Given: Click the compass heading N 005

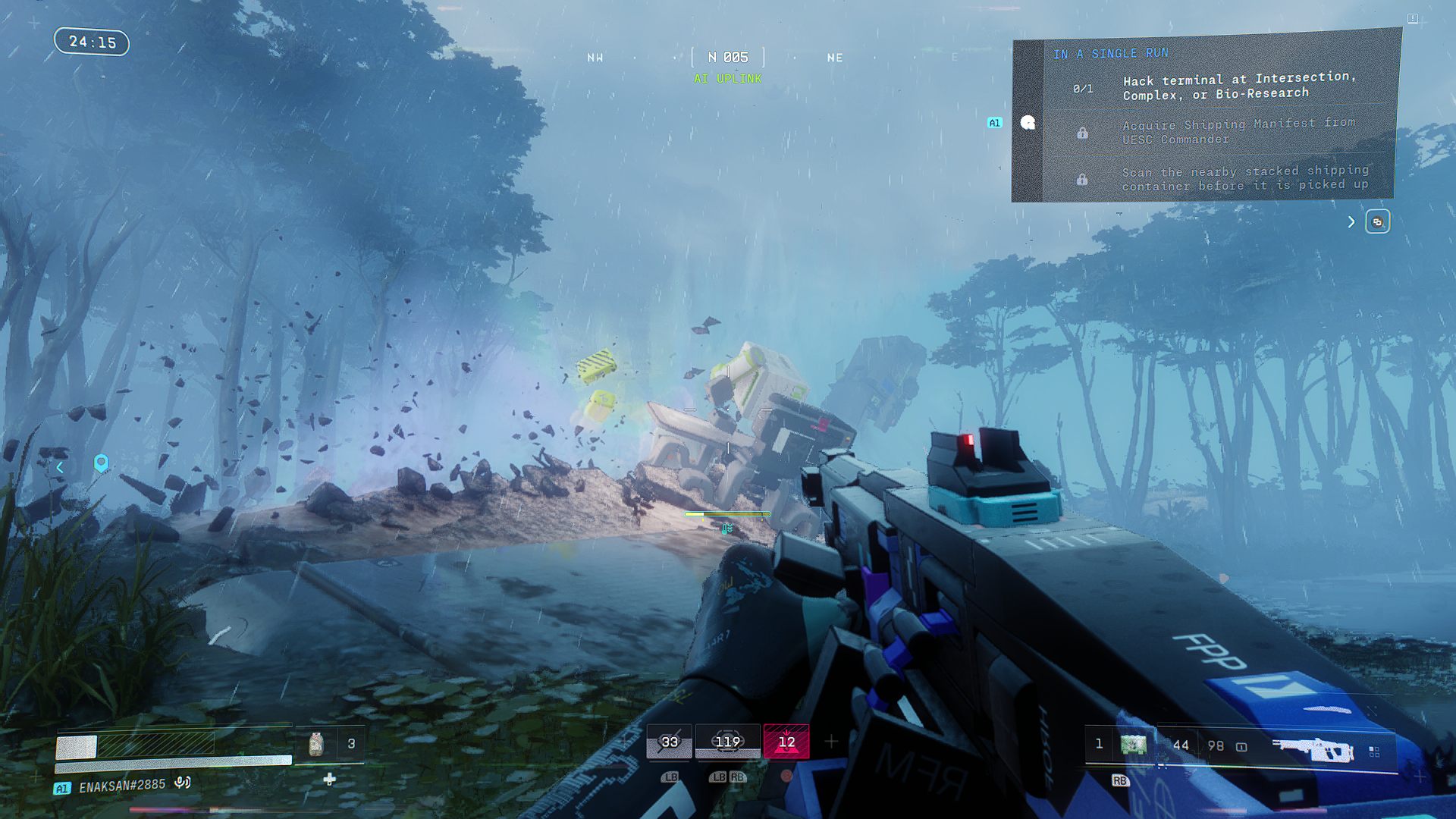Looking at the screenshot, I should (x=727, y=58).
